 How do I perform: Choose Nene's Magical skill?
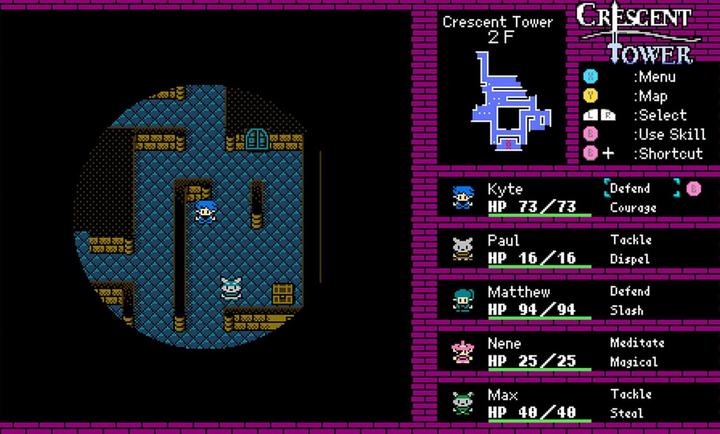coord(633,362)
